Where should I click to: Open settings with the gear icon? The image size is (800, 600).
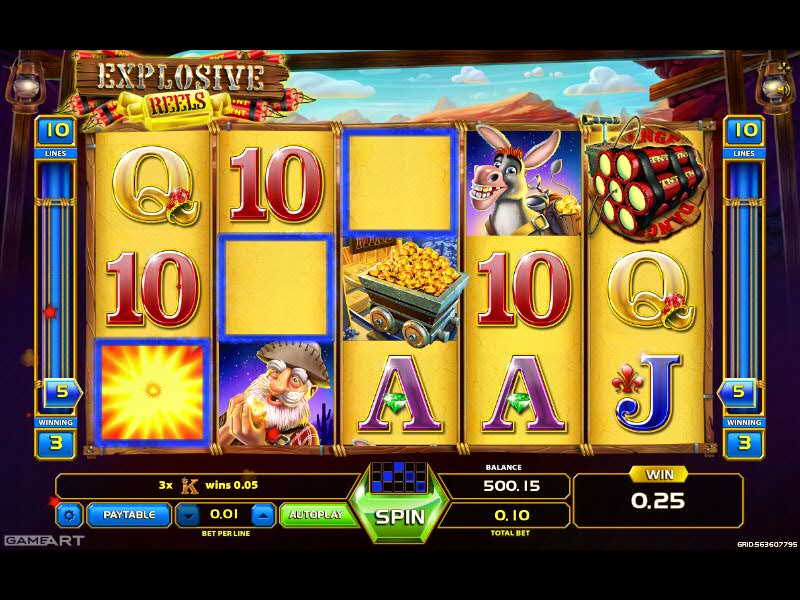click(69, 515)
